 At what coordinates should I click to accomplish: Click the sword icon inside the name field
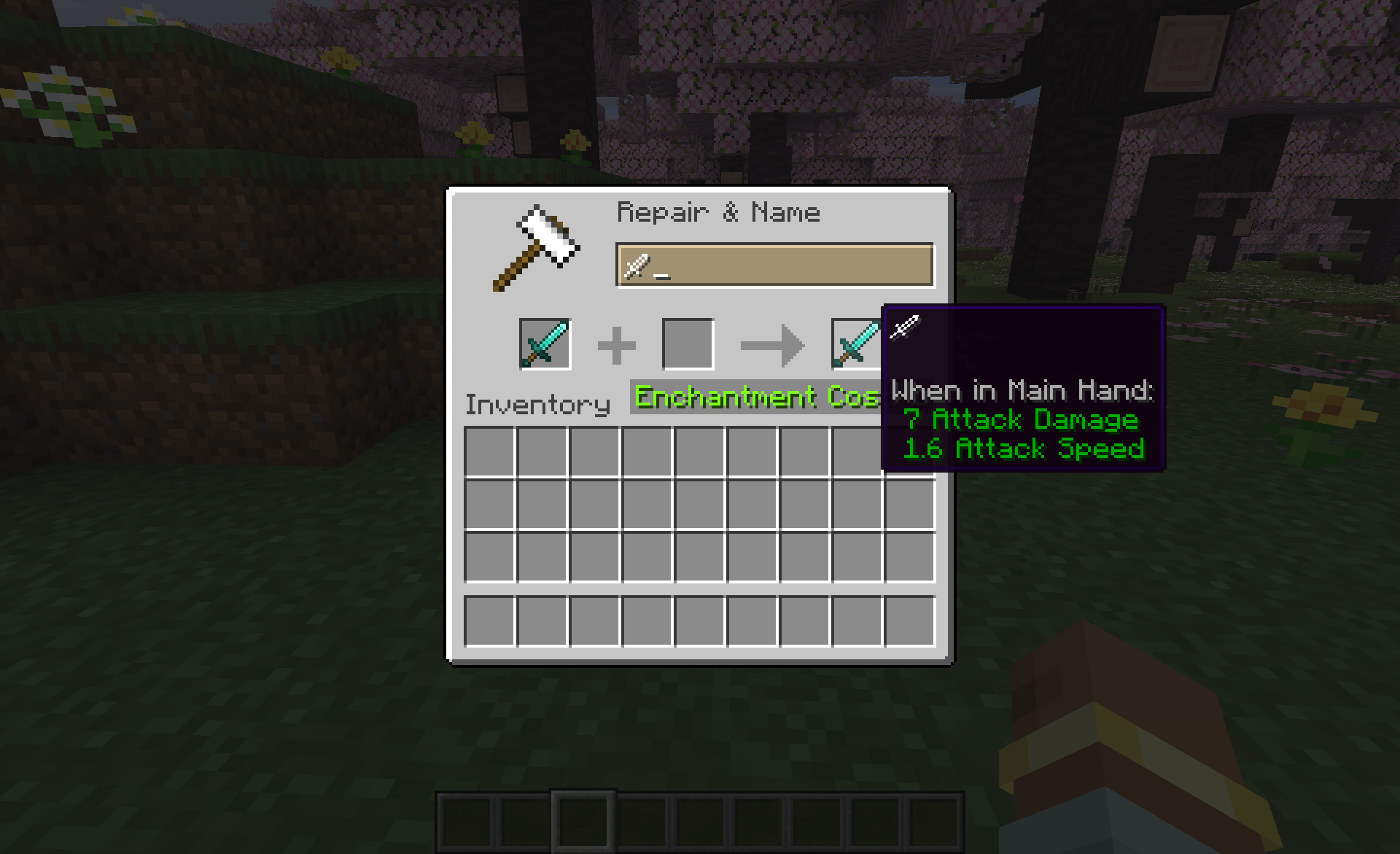[x=636, y=266]
